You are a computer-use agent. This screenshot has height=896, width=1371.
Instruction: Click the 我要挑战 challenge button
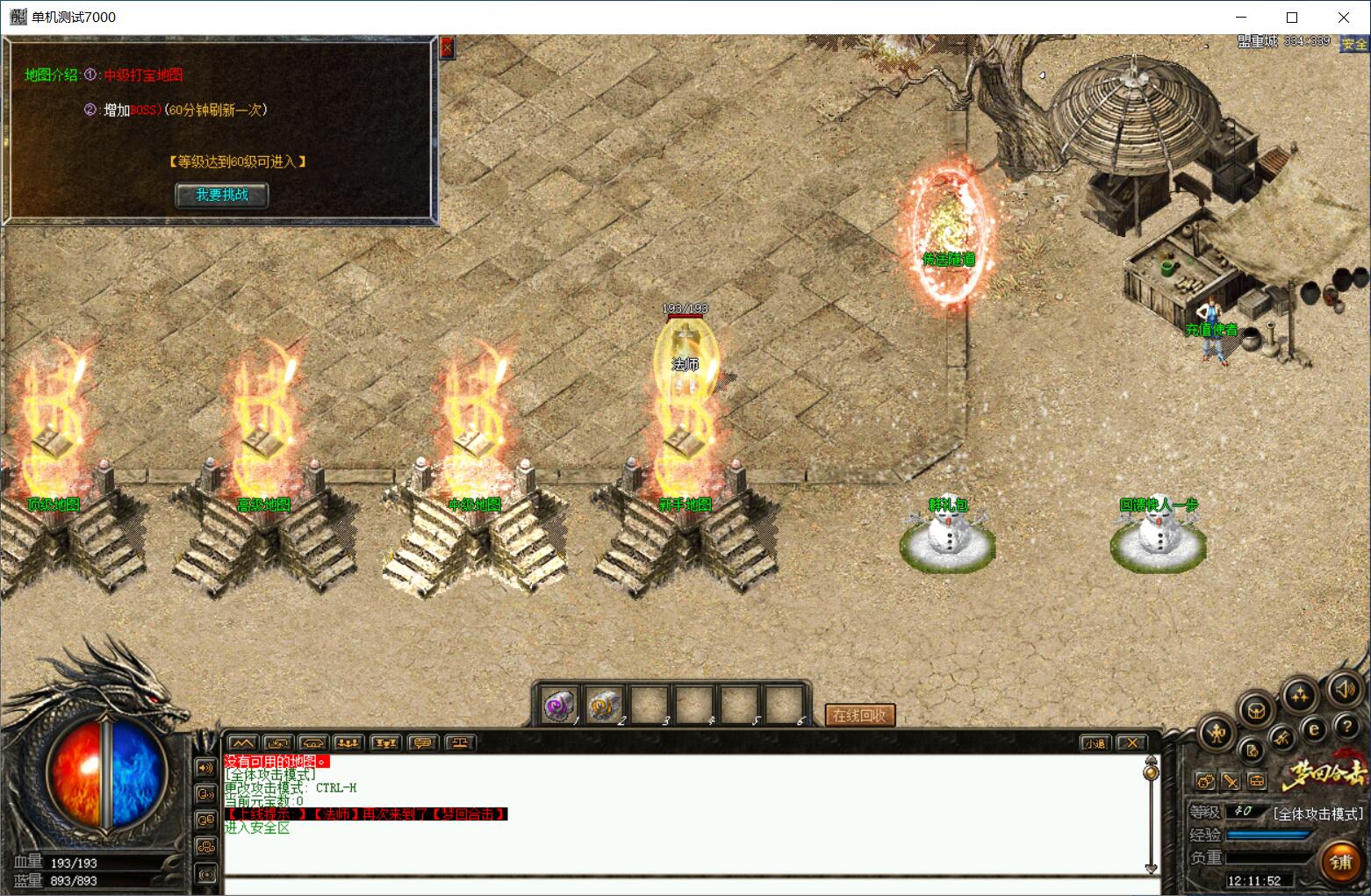(221, 195)
